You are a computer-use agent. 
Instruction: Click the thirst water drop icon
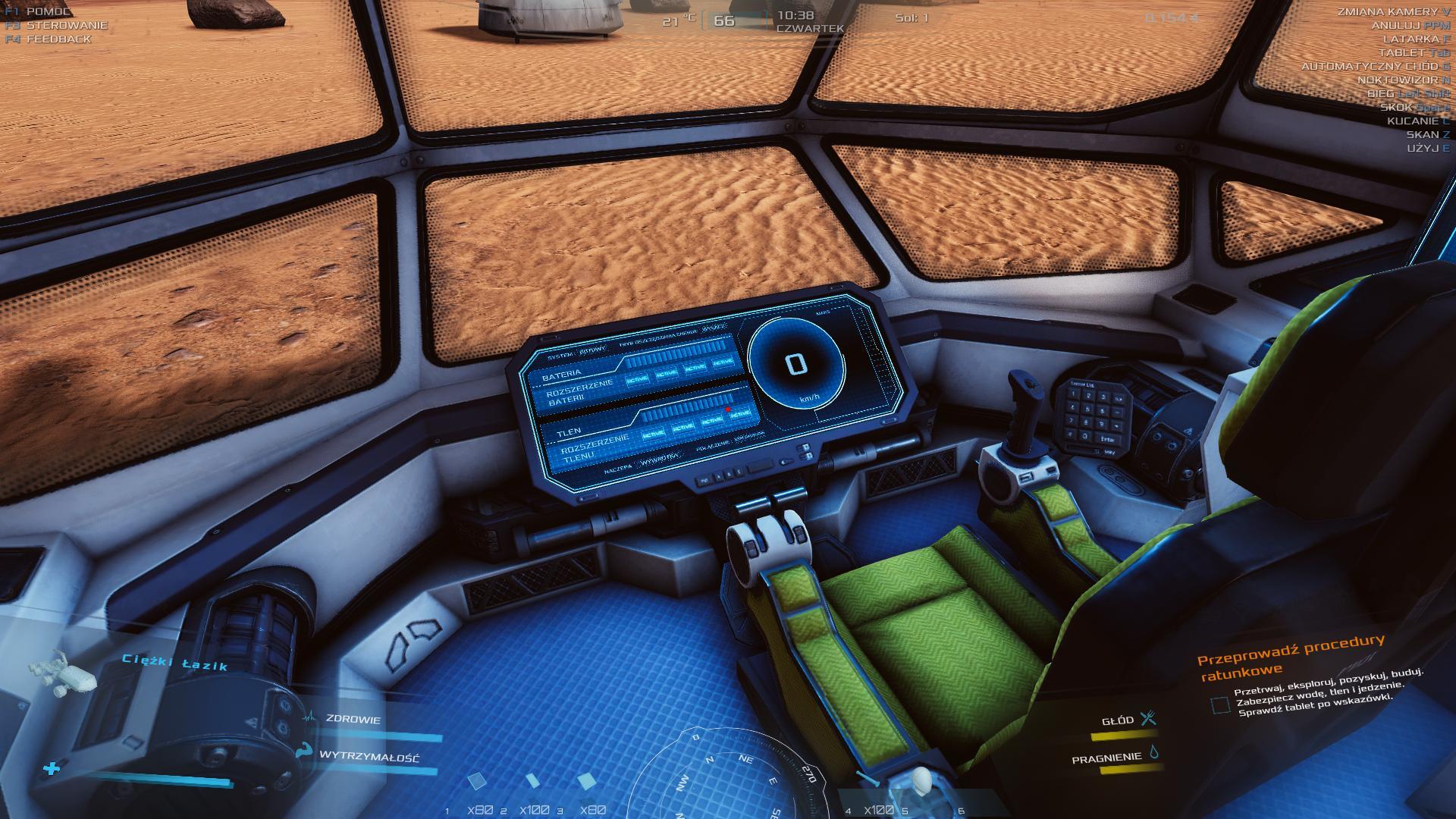[1154, 752]
